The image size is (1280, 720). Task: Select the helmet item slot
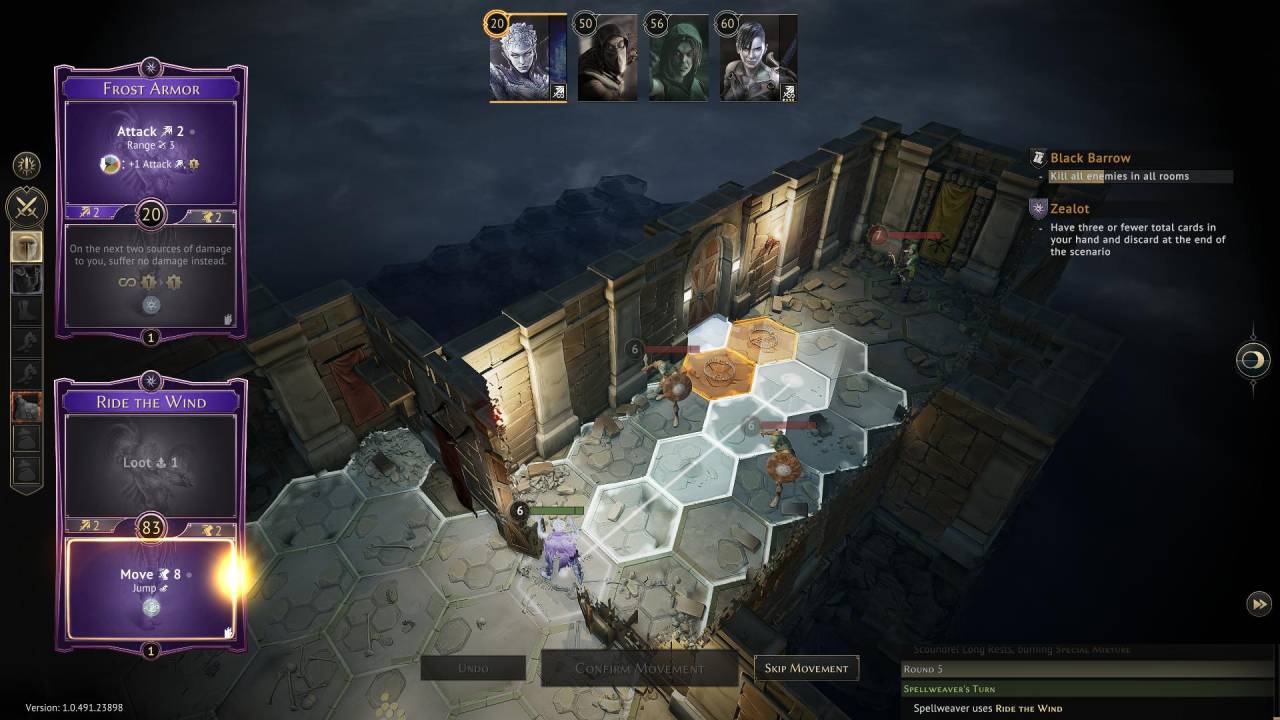pos(26,247)
